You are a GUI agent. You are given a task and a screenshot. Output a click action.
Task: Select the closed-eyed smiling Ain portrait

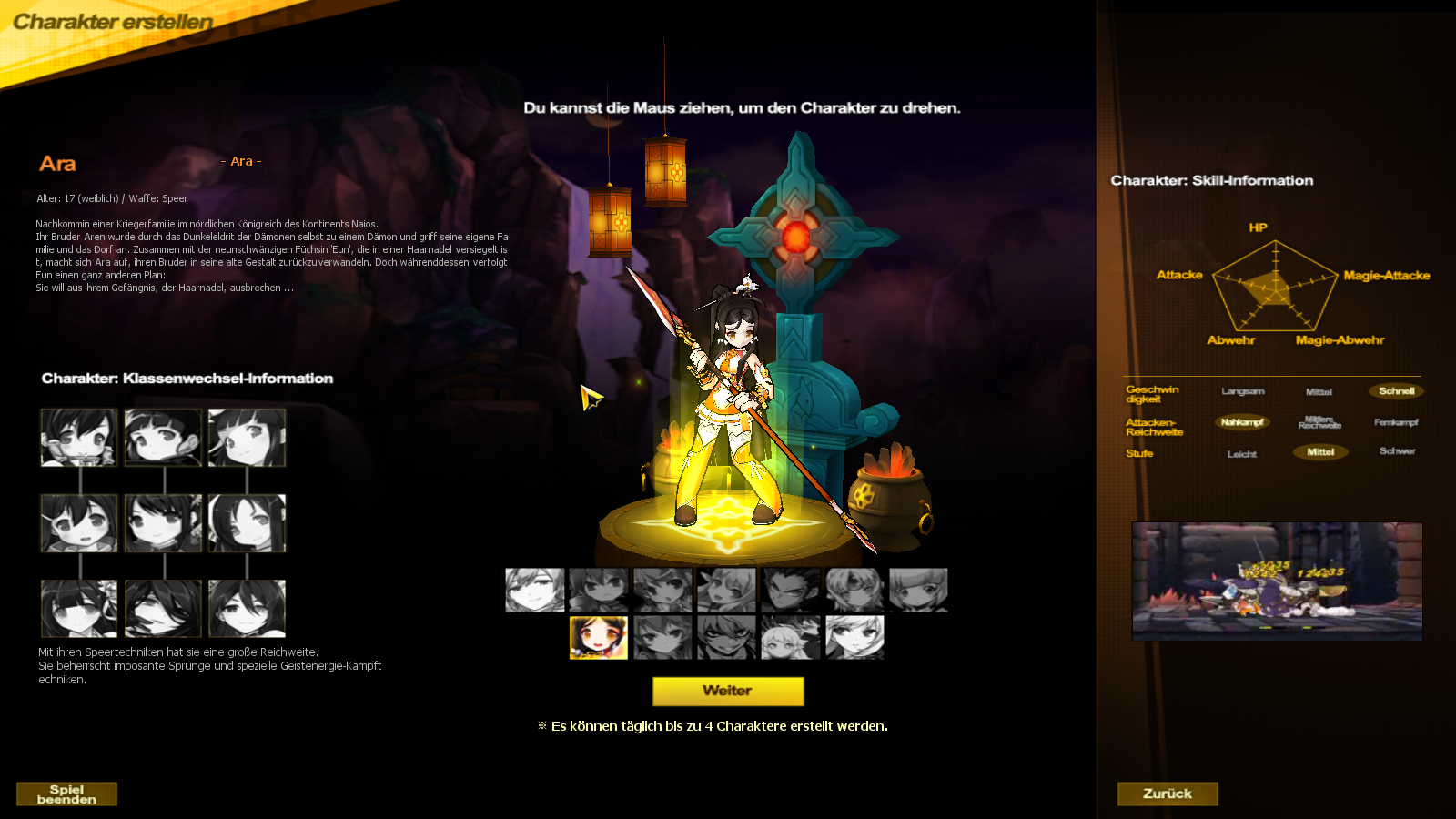[535, 590]
